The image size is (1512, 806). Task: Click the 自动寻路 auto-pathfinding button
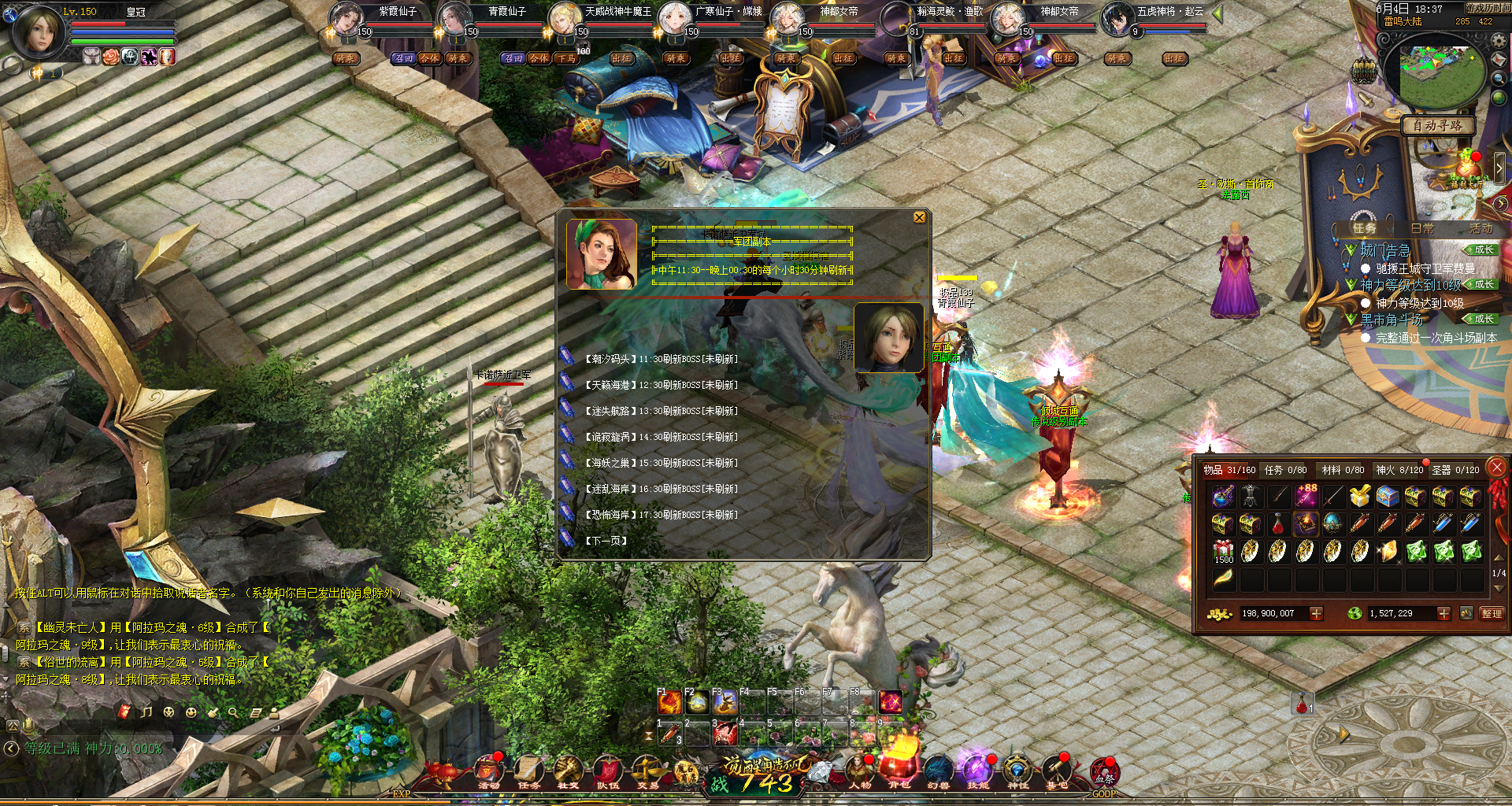1436,126
